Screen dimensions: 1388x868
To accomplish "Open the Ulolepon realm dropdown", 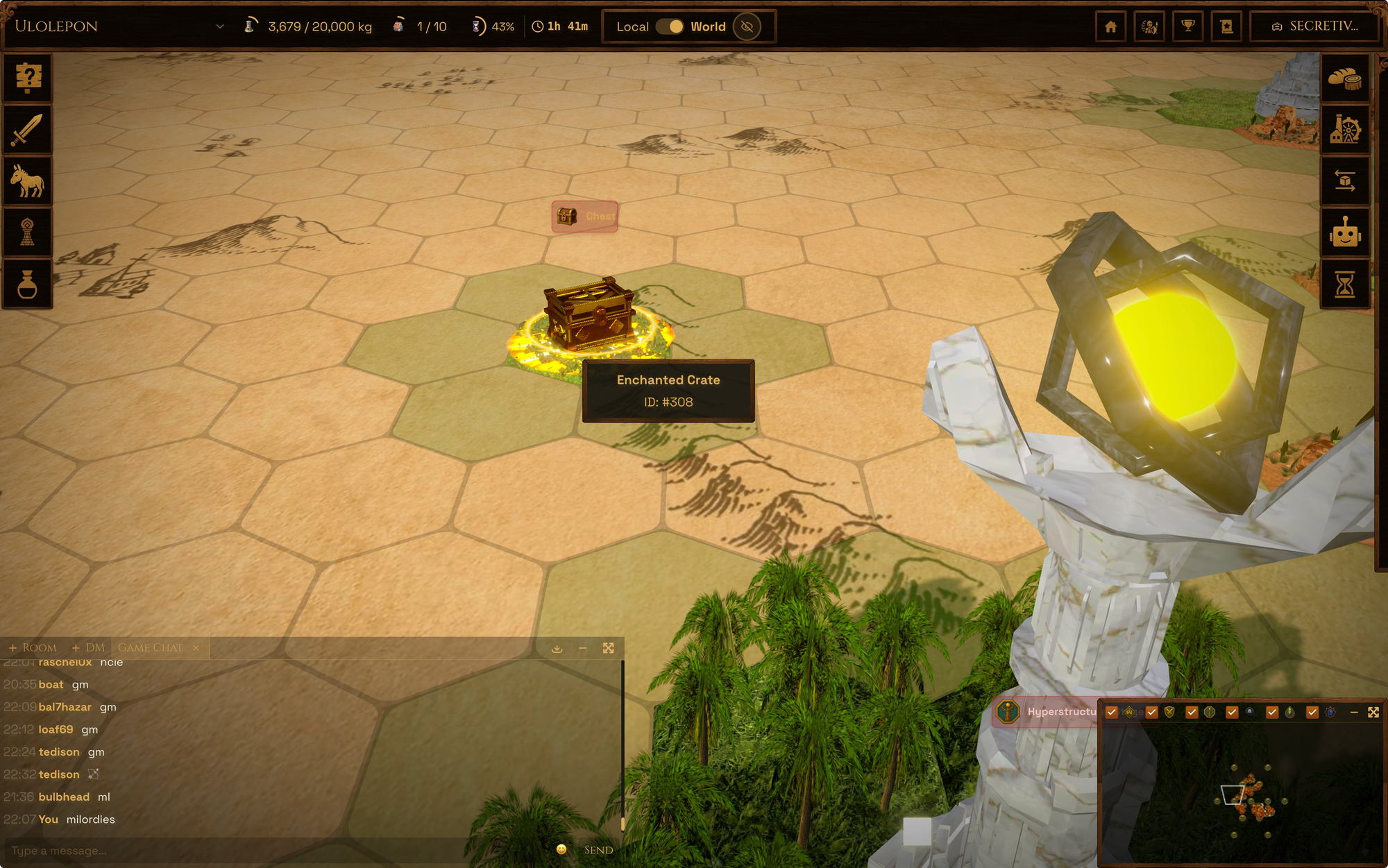I will tap(219, 26).
